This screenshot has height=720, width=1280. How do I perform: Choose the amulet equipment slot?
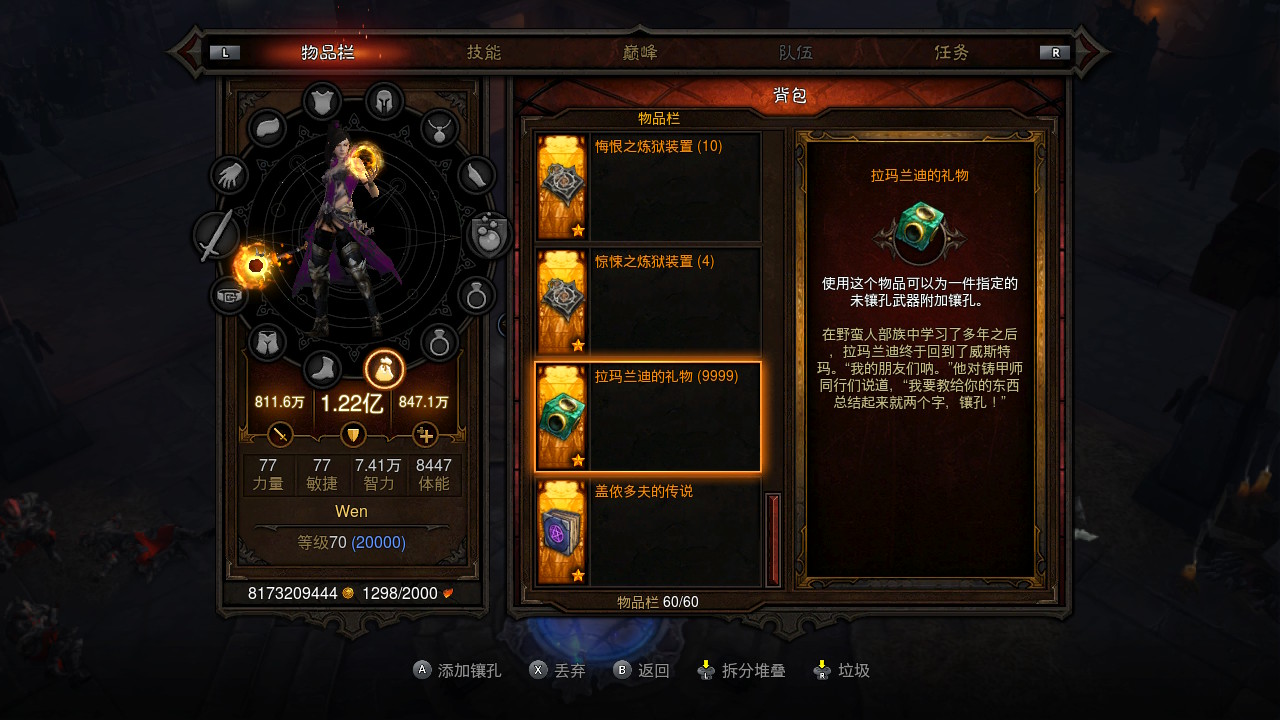tap(439, 128)
